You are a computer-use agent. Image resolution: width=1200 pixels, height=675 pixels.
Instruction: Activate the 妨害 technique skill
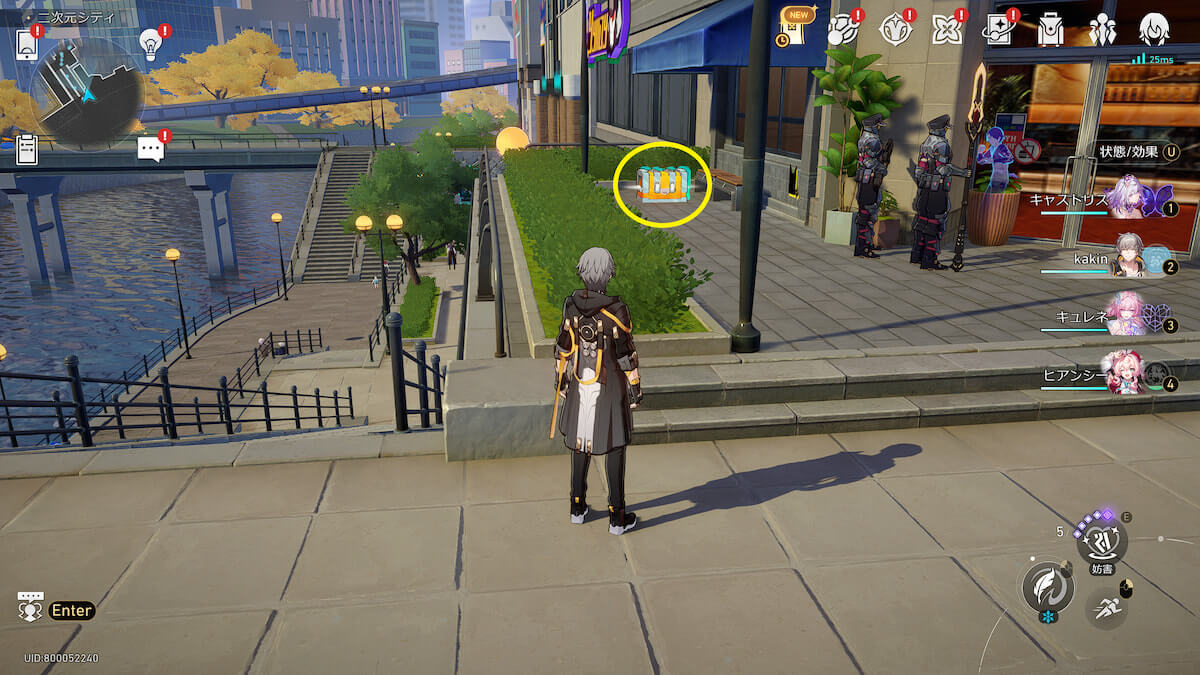pyautogui.click(x=1102, y=542)
